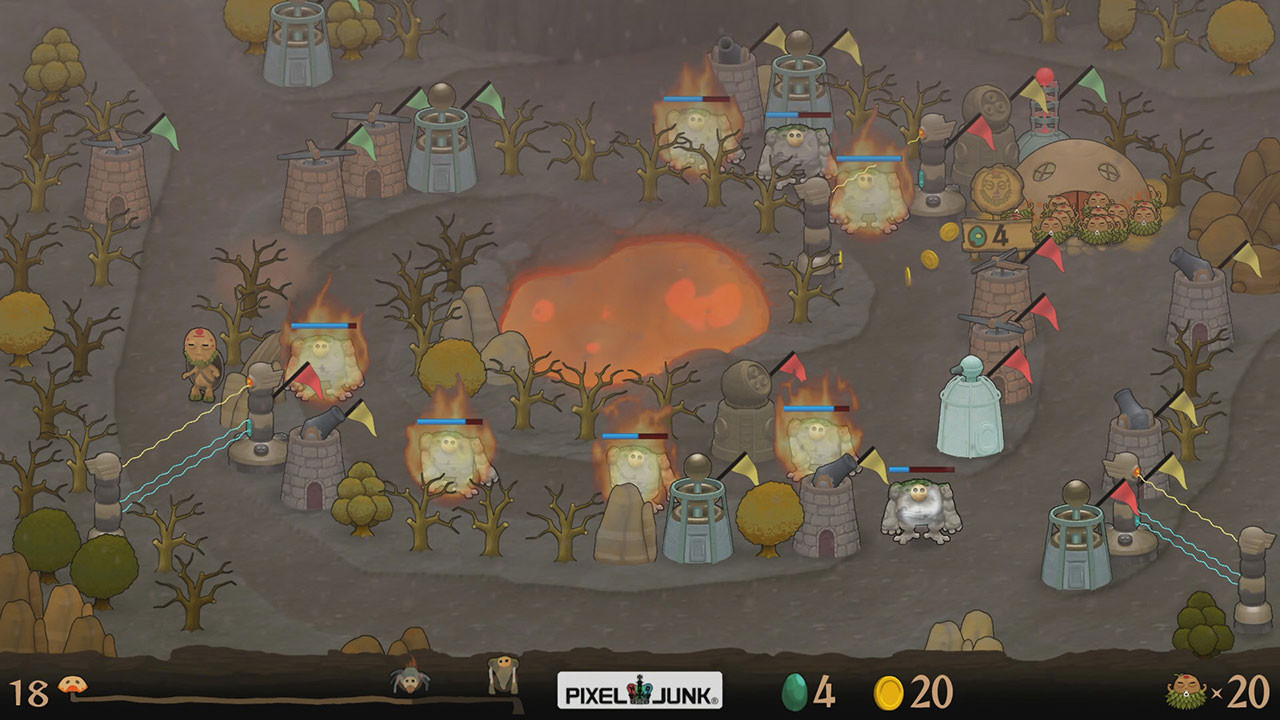This screenshot has height=720, width=1280.
Task: Toggle the red balloon above the base structure
Action: click(x=1045, y=73)
